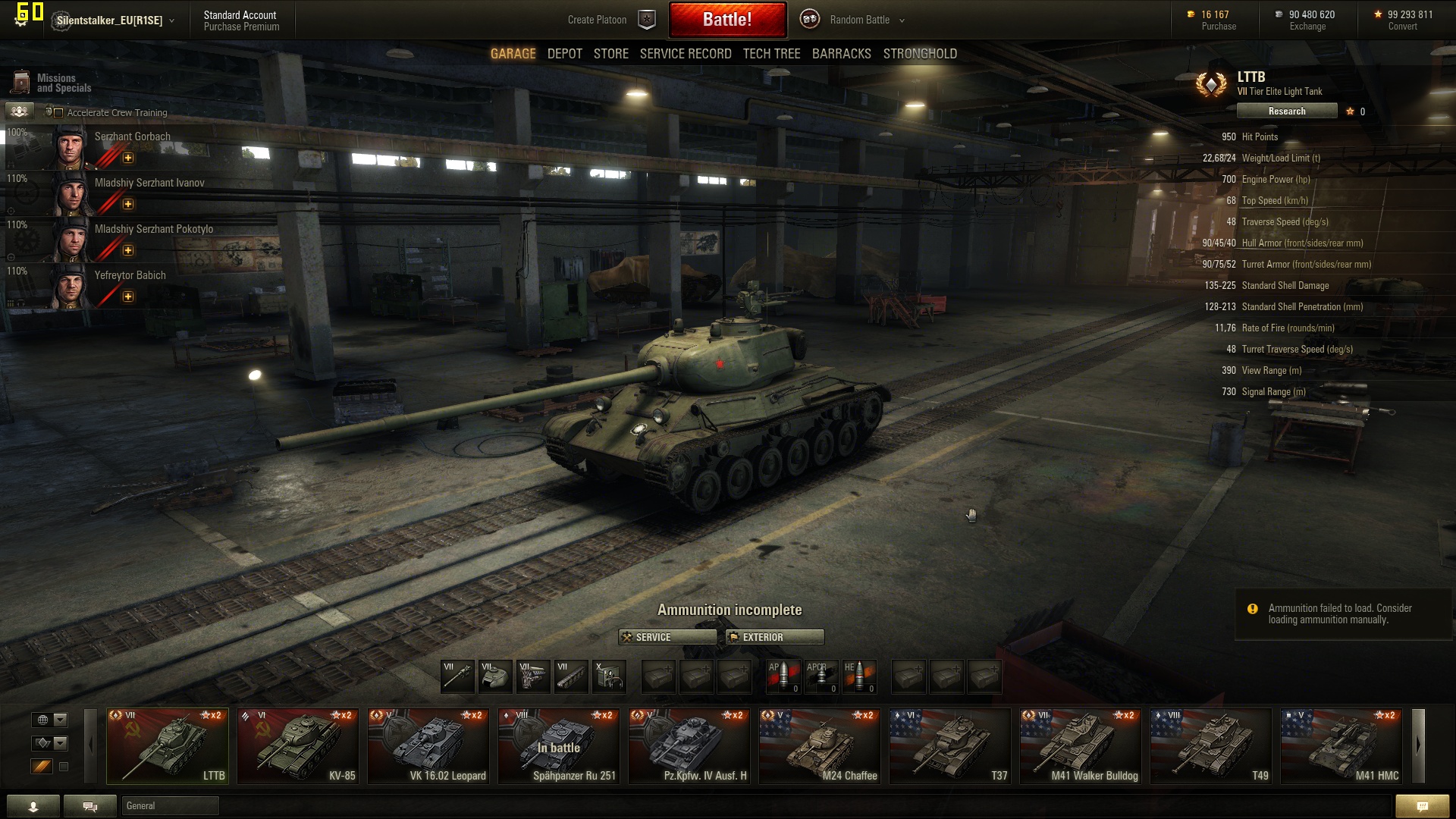Select the M41 Walker Bulldog tank

tap(1080, 746)
